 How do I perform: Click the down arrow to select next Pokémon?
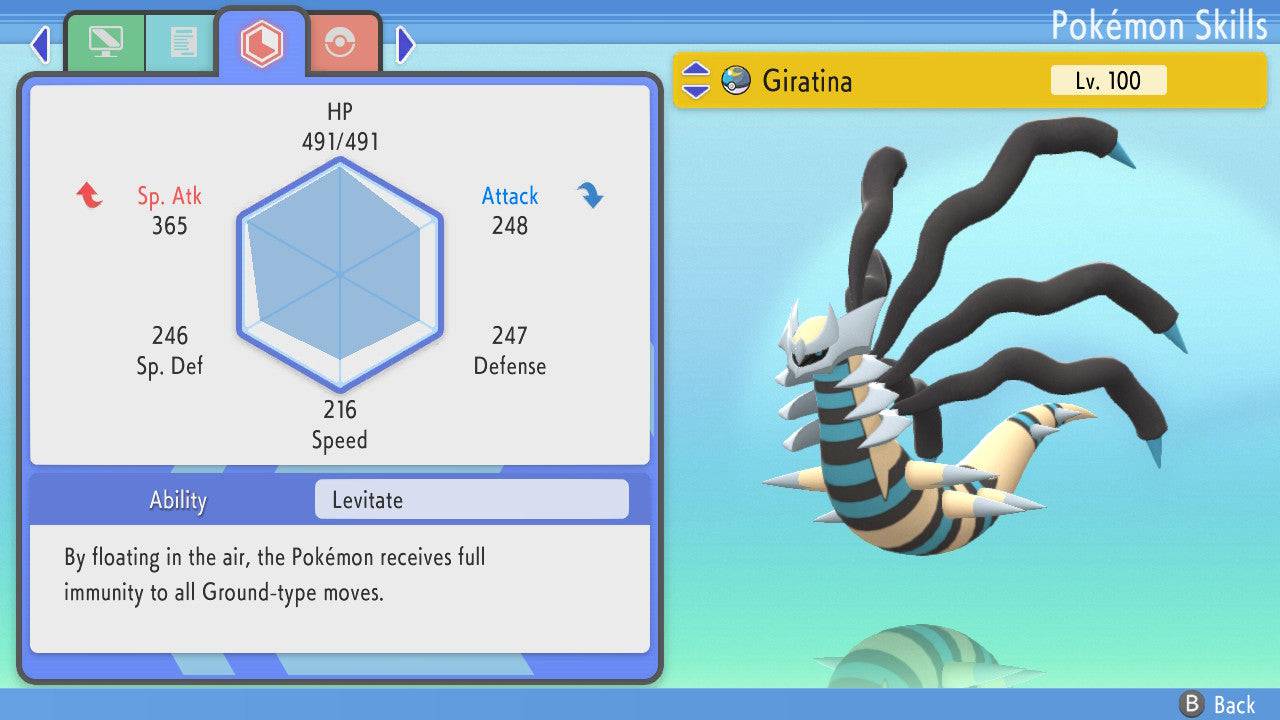695,89
